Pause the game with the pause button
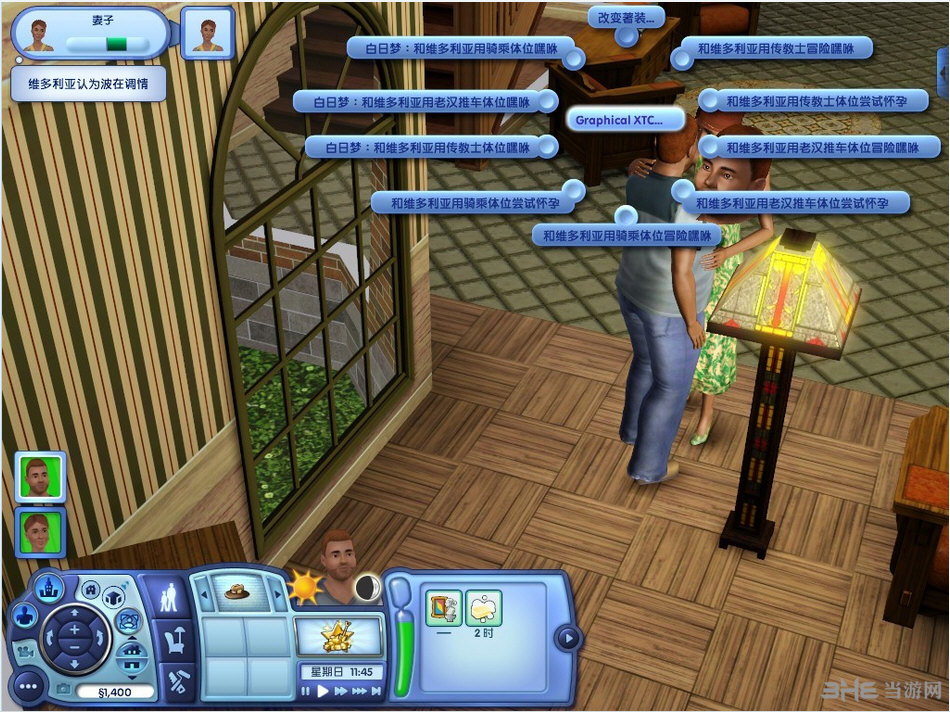Screen dimensions: 950x712 coord(307,690)
